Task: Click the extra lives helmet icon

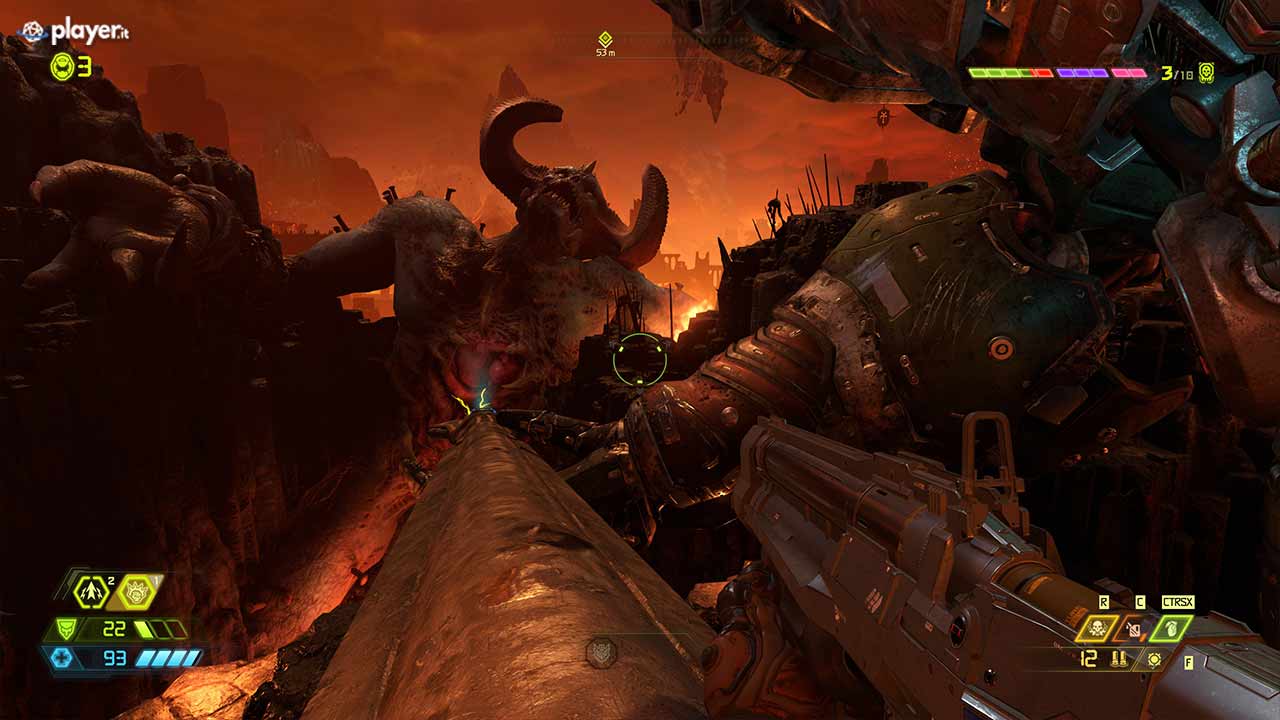Action: [62, 66]
